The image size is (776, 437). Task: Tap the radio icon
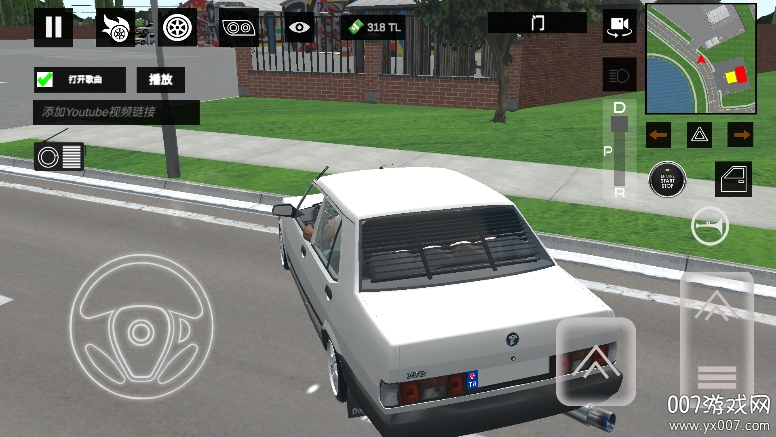pyautogui.click(x=59, y=155)
